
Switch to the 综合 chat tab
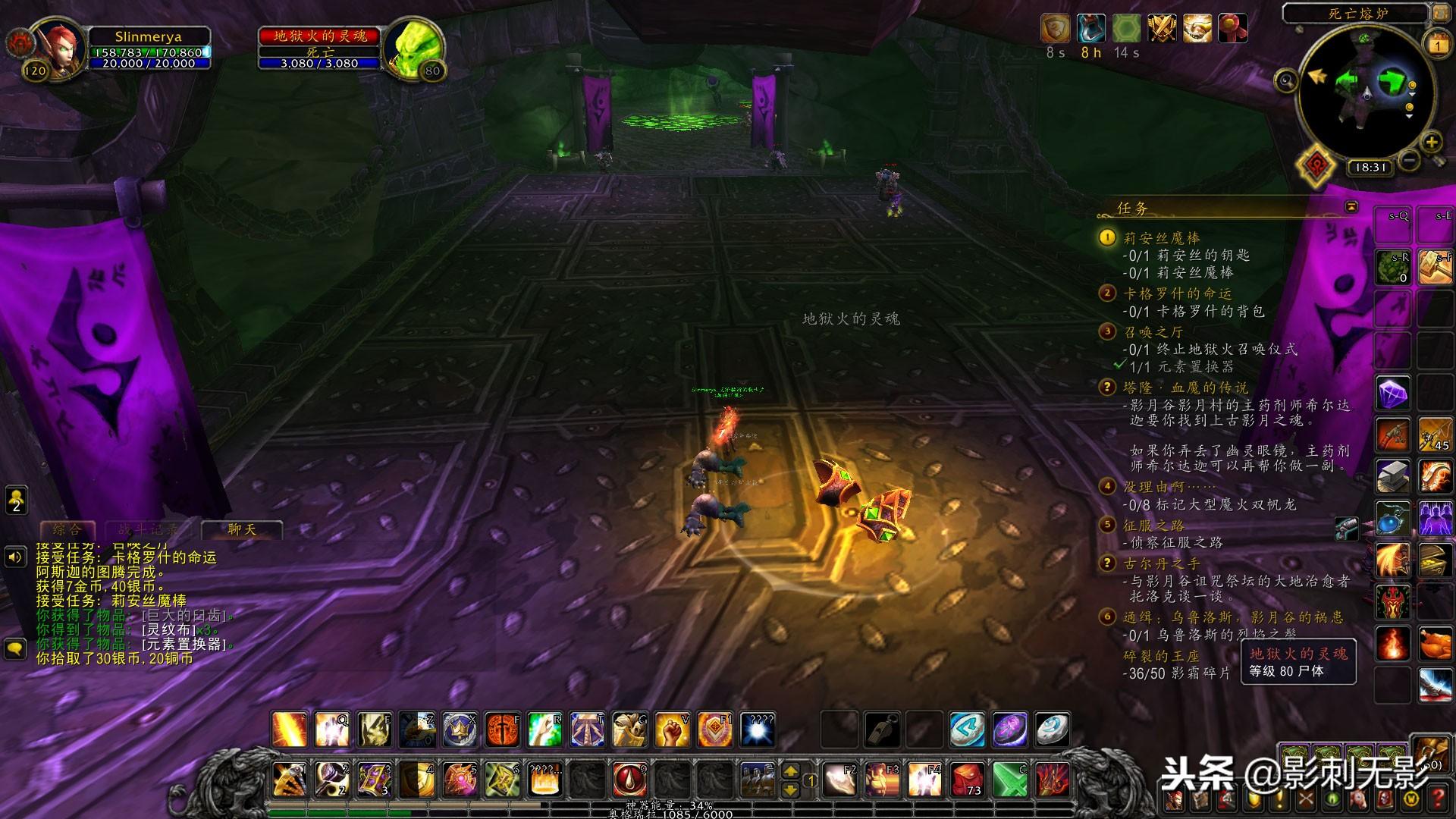(x=67, y=529)
